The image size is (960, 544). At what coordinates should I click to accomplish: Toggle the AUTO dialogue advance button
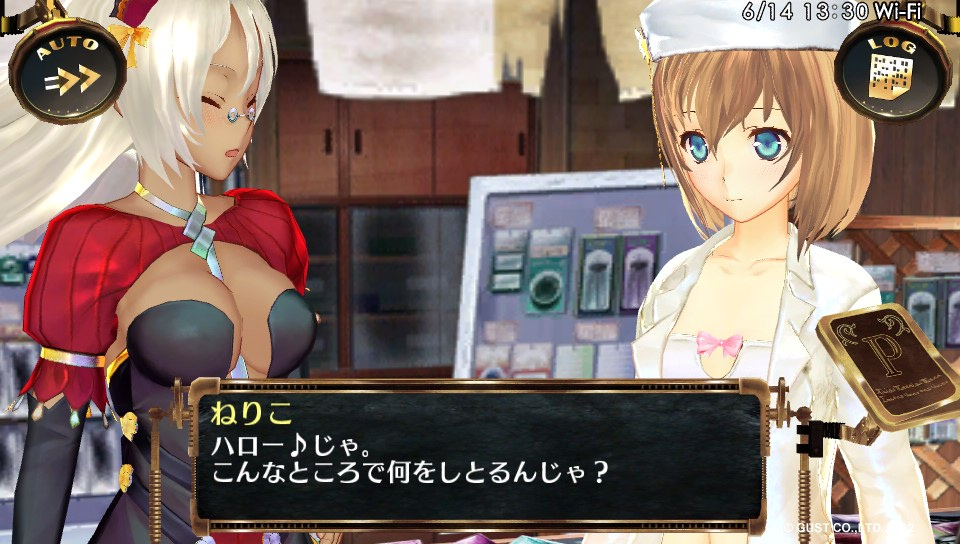pyautogui.click(x=68, y=68)
